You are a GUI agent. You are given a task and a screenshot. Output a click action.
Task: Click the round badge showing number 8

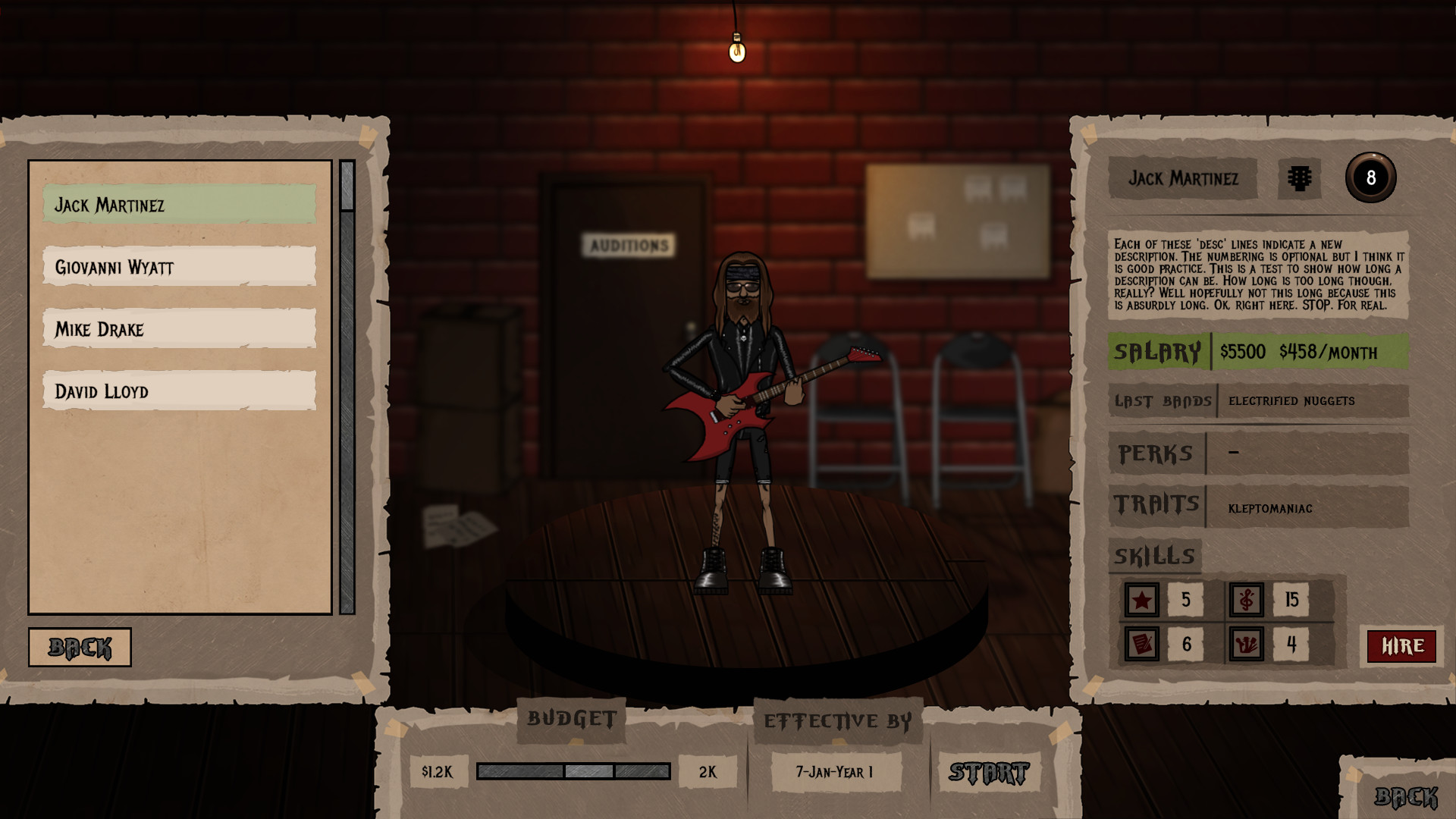click(1373, 177)
